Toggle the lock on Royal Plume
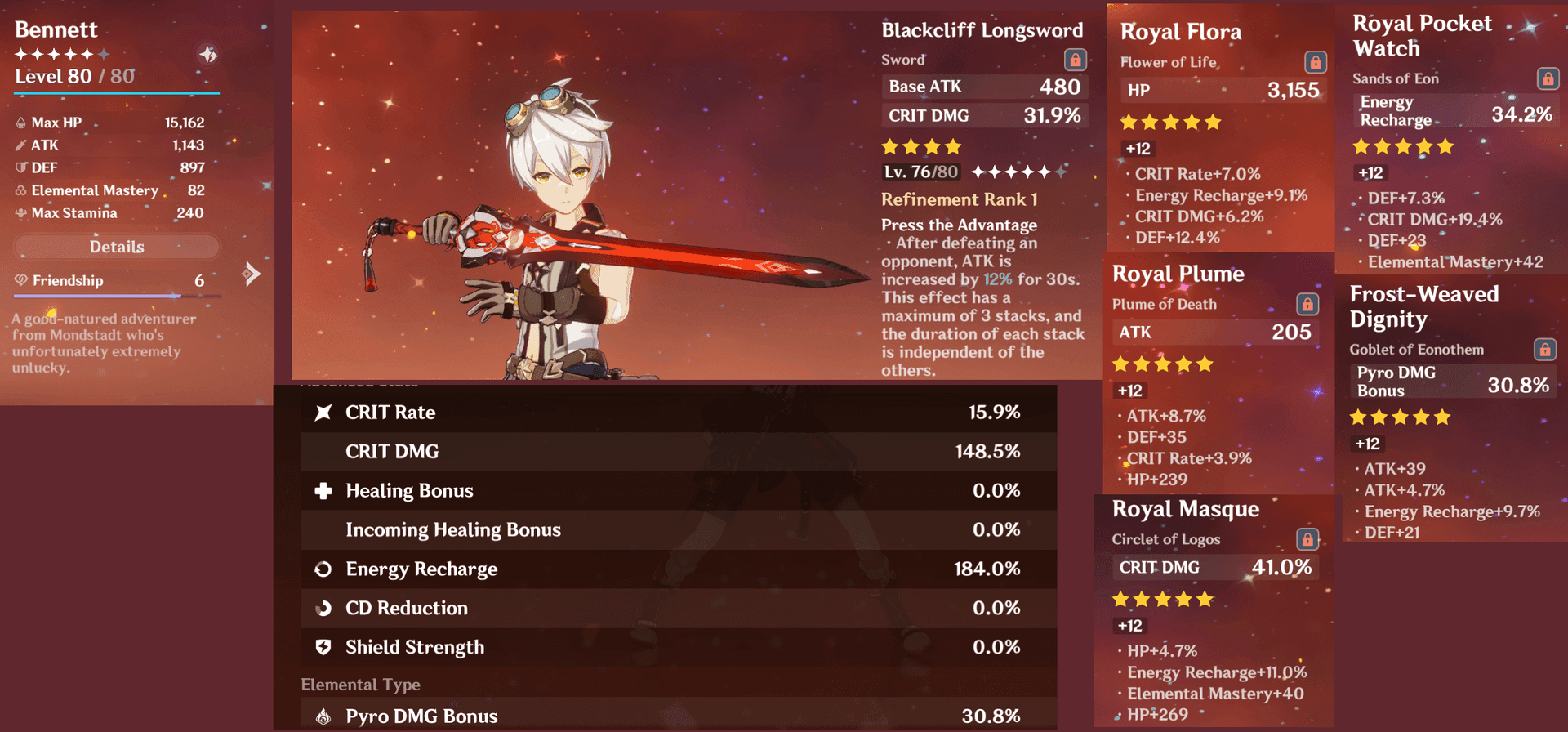Screen dimensions: 1568x732 pyautogui.click(x=1307, y=304)
